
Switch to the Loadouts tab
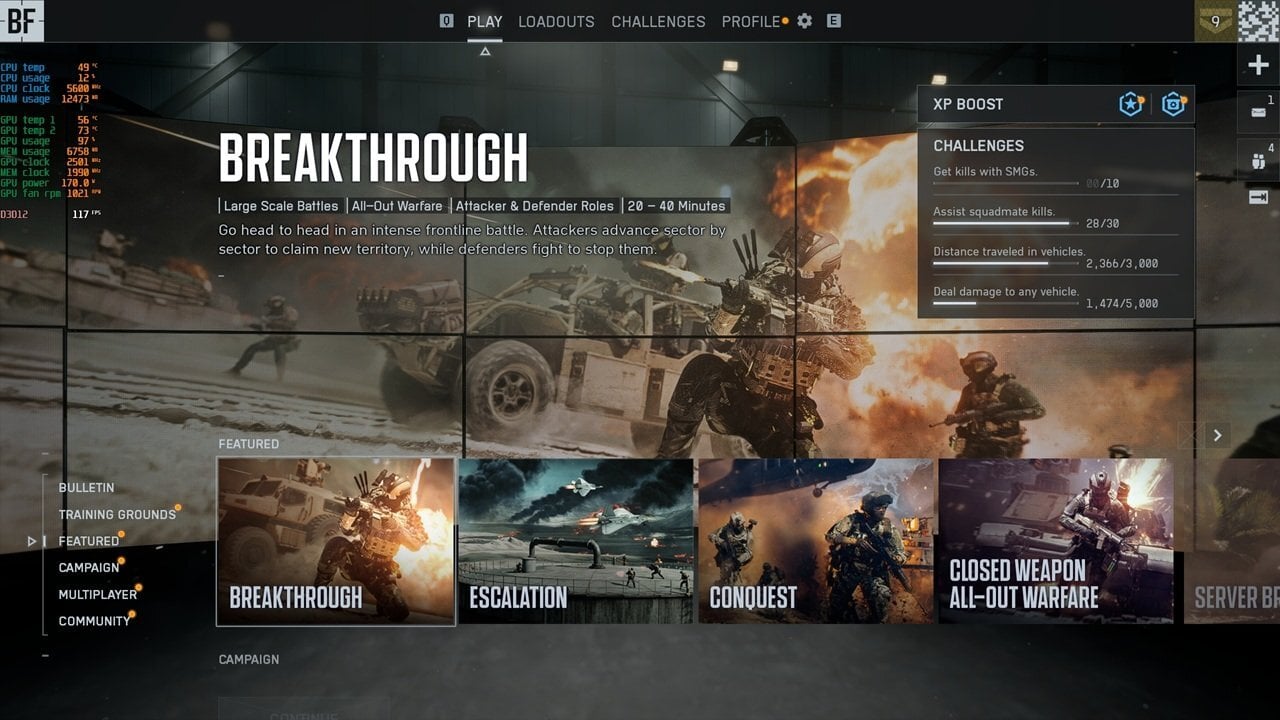pyautogui.click(x=556, y=21)
